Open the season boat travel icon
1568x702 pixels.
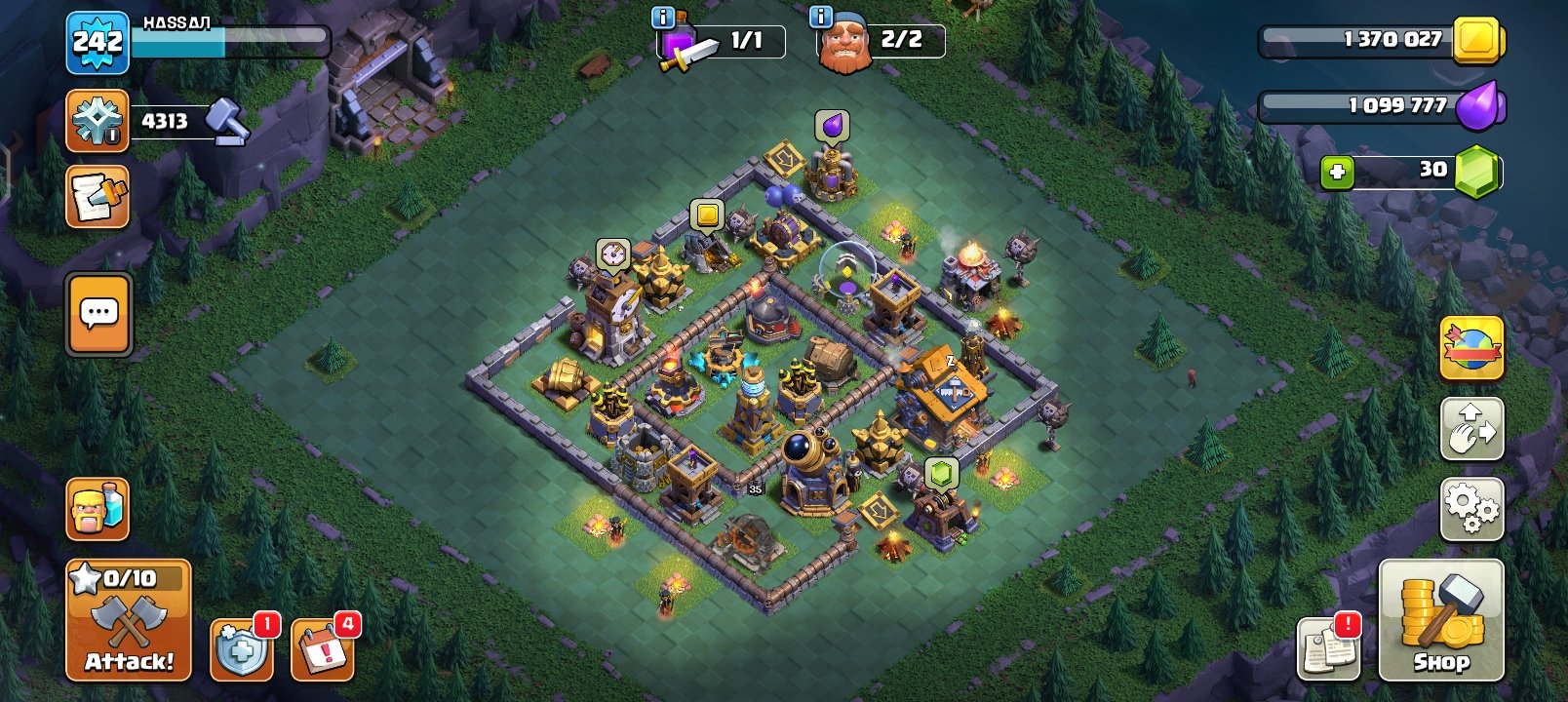pyautogui.click(x=1471, y=349)
